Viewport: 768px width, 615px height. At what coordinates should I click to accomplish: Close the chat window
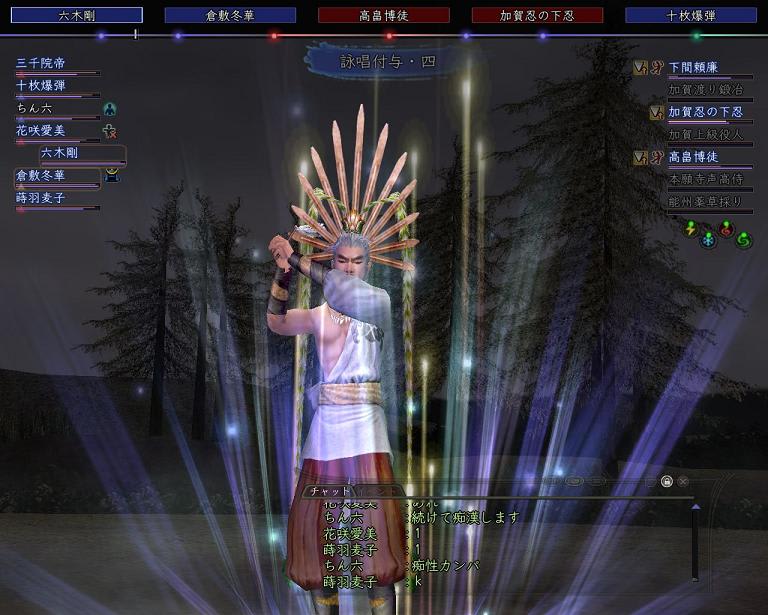coord(683,481)
